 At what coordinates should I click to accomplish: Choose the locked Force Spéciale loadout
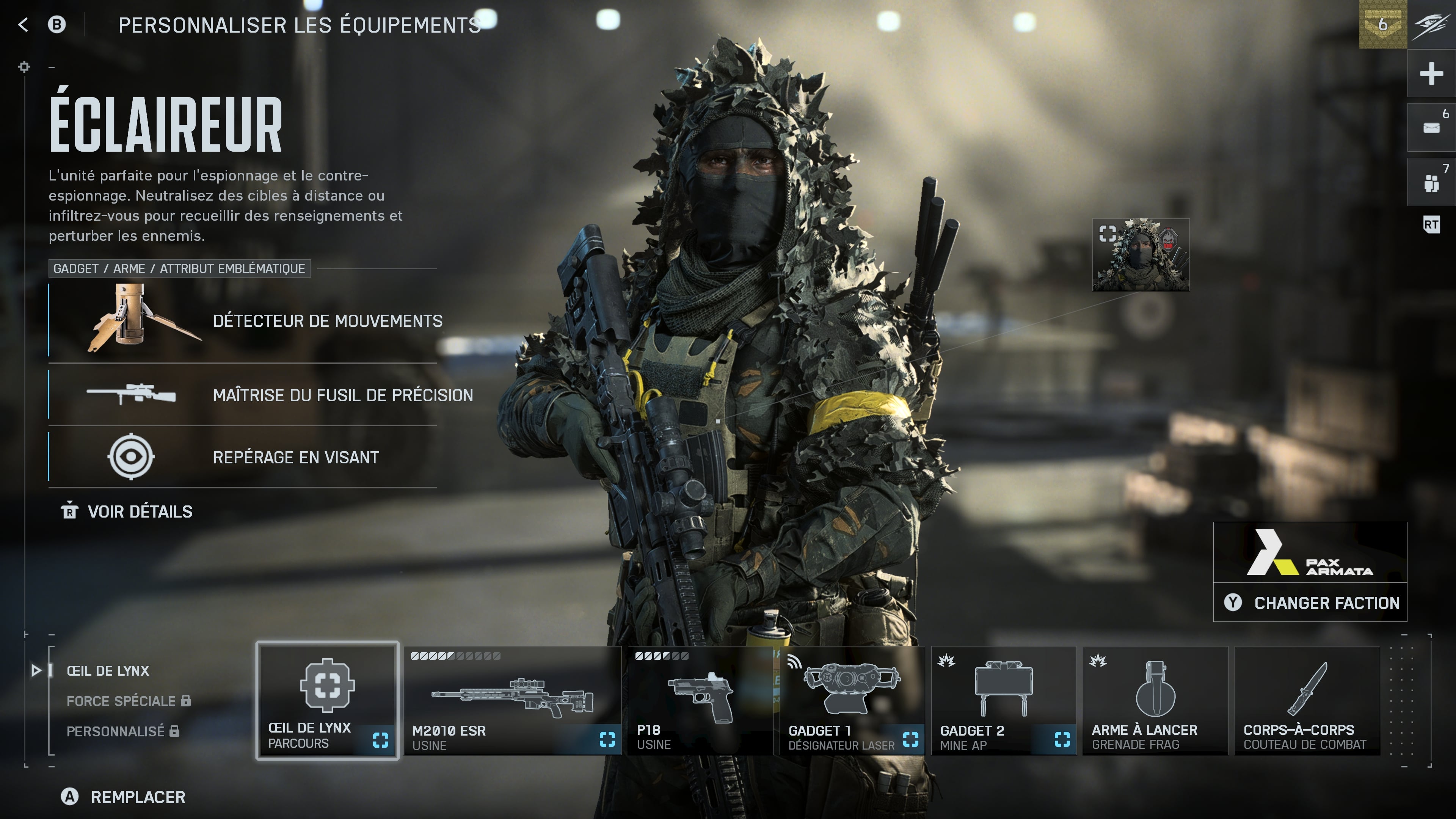121,701
